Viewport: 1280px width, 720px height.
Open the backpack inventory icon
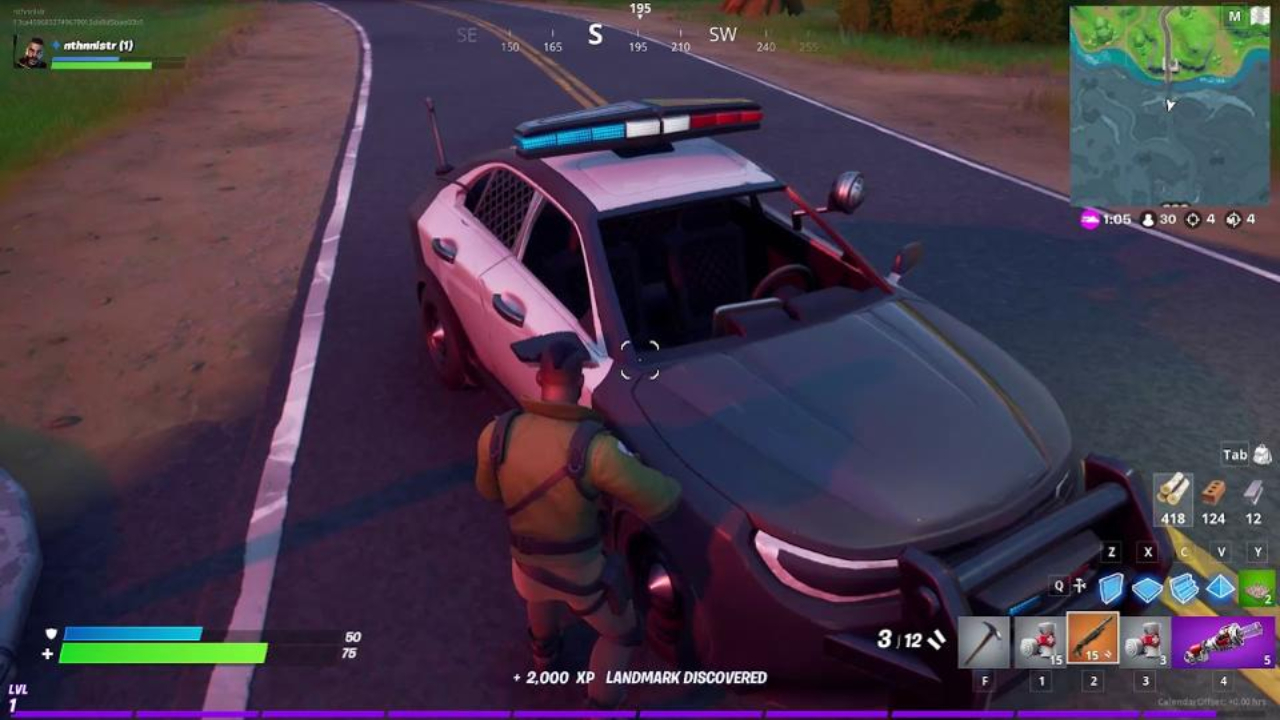(x=1262, y=455)
